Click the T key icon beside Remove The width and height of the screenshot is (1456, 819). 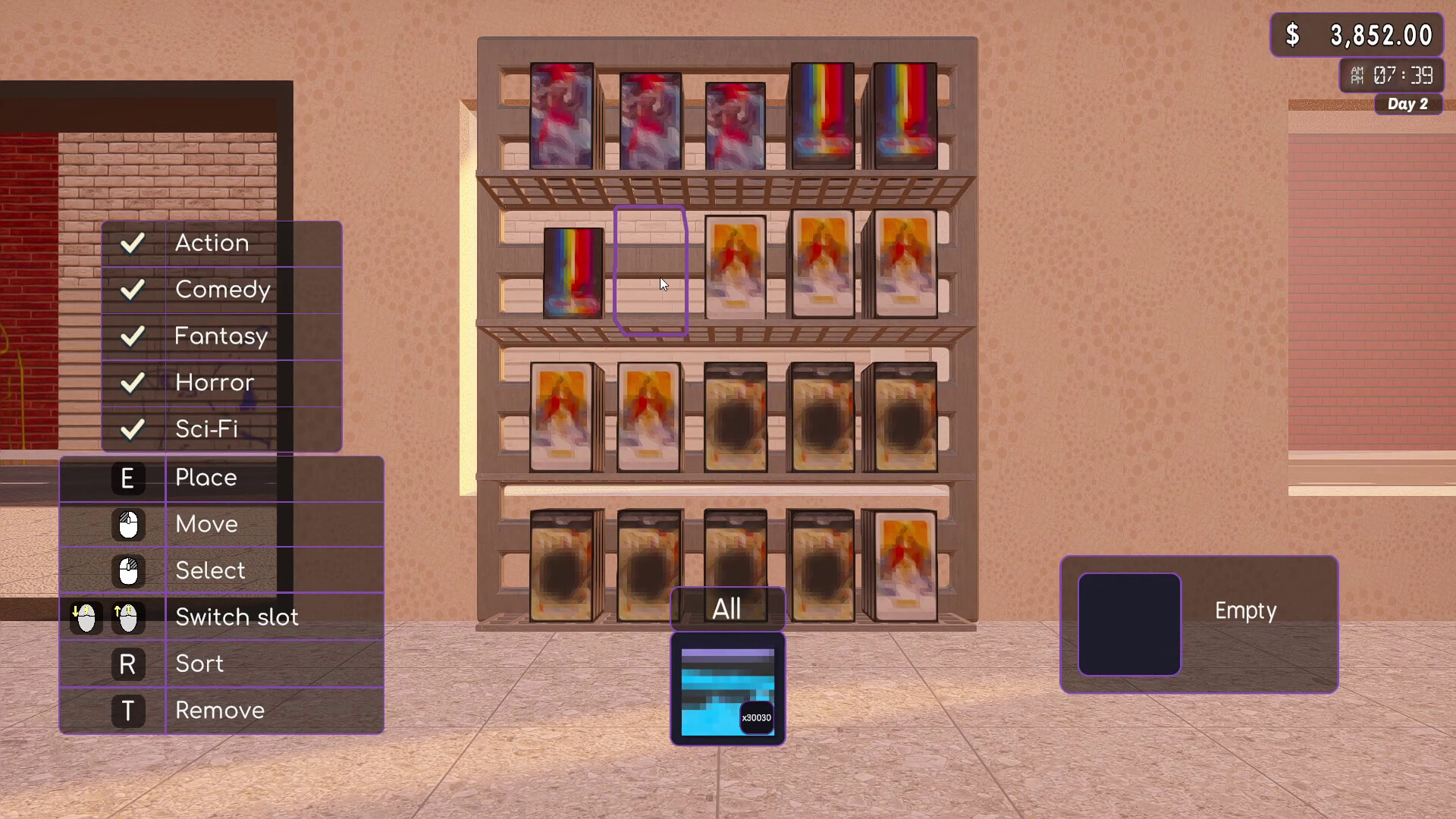[127, 711]
